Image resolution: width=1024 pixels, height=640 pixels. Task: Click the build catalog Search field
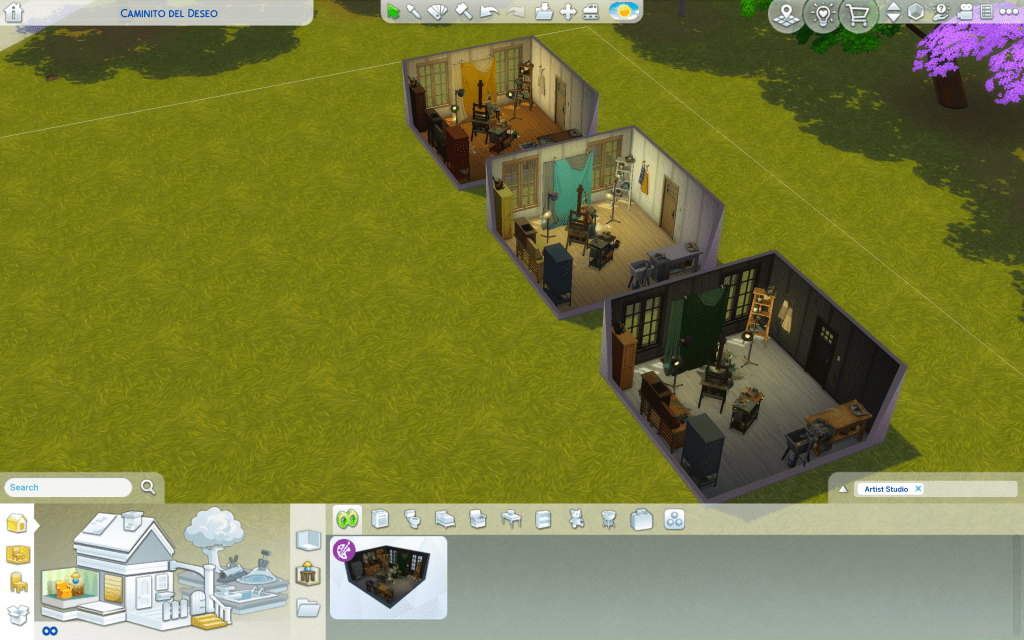click(x=70, y=487)
